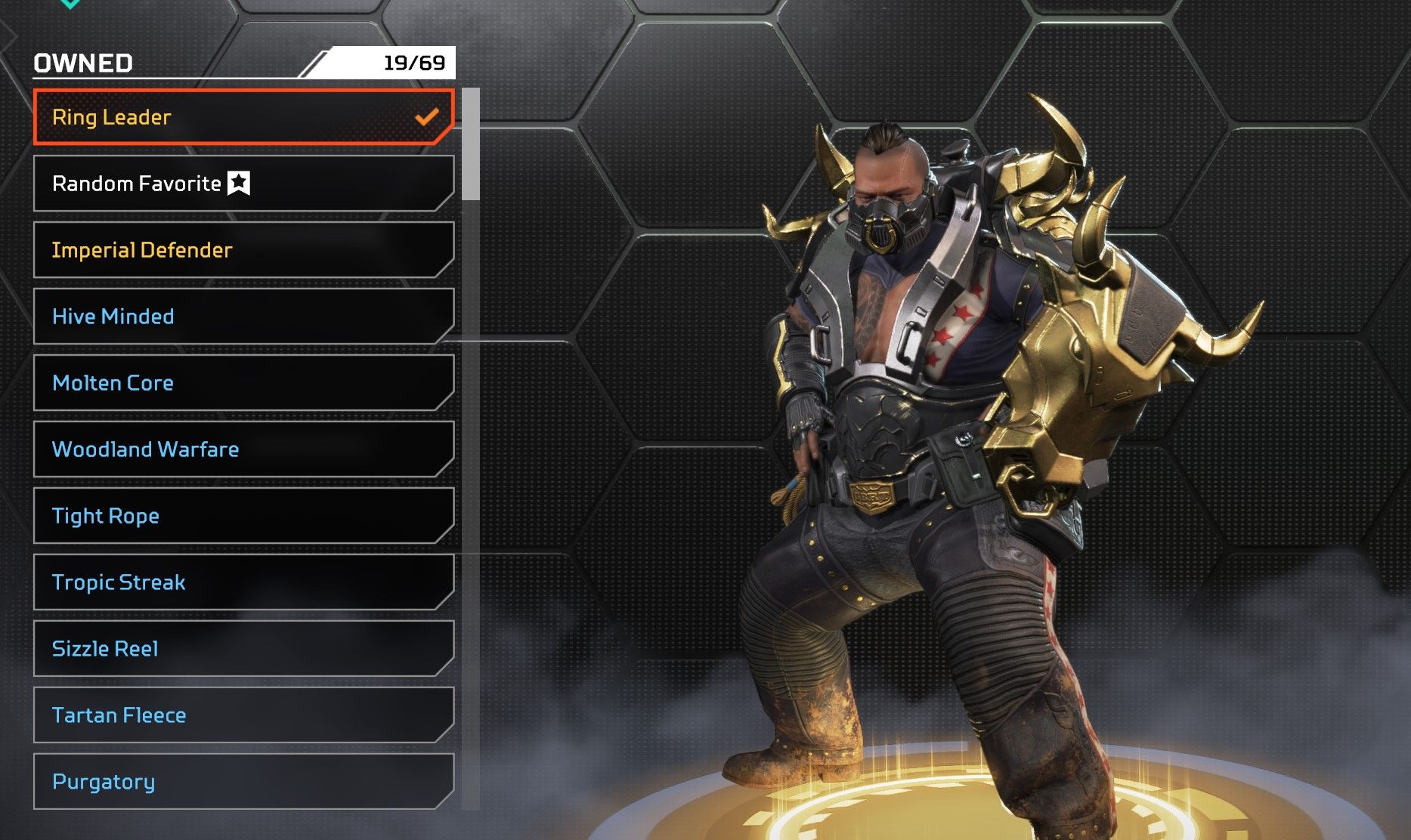This screenshot has width=1411, height=840.
Task: Select the Imperial Defender skin
Action: point(243,250)
